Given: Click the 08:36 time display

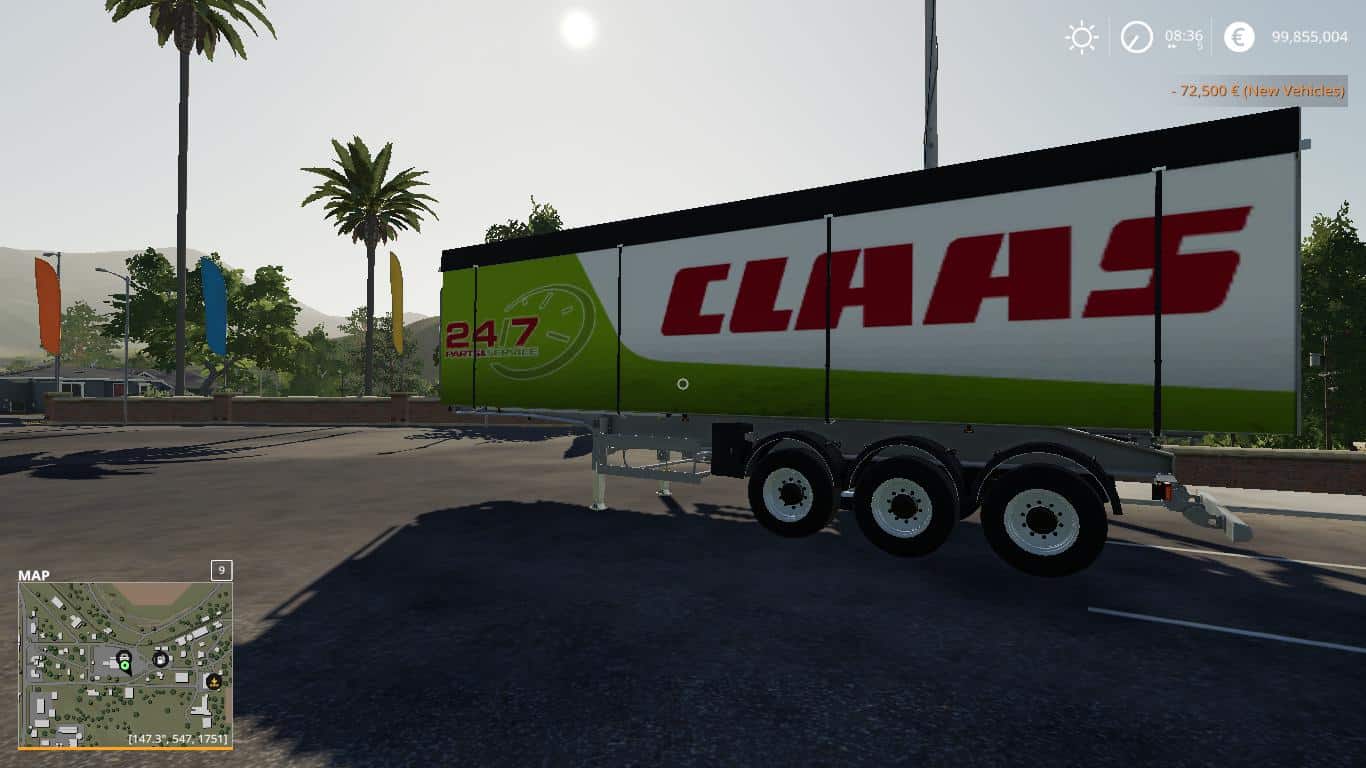Looking at the screenshot, I should 1186,38.
